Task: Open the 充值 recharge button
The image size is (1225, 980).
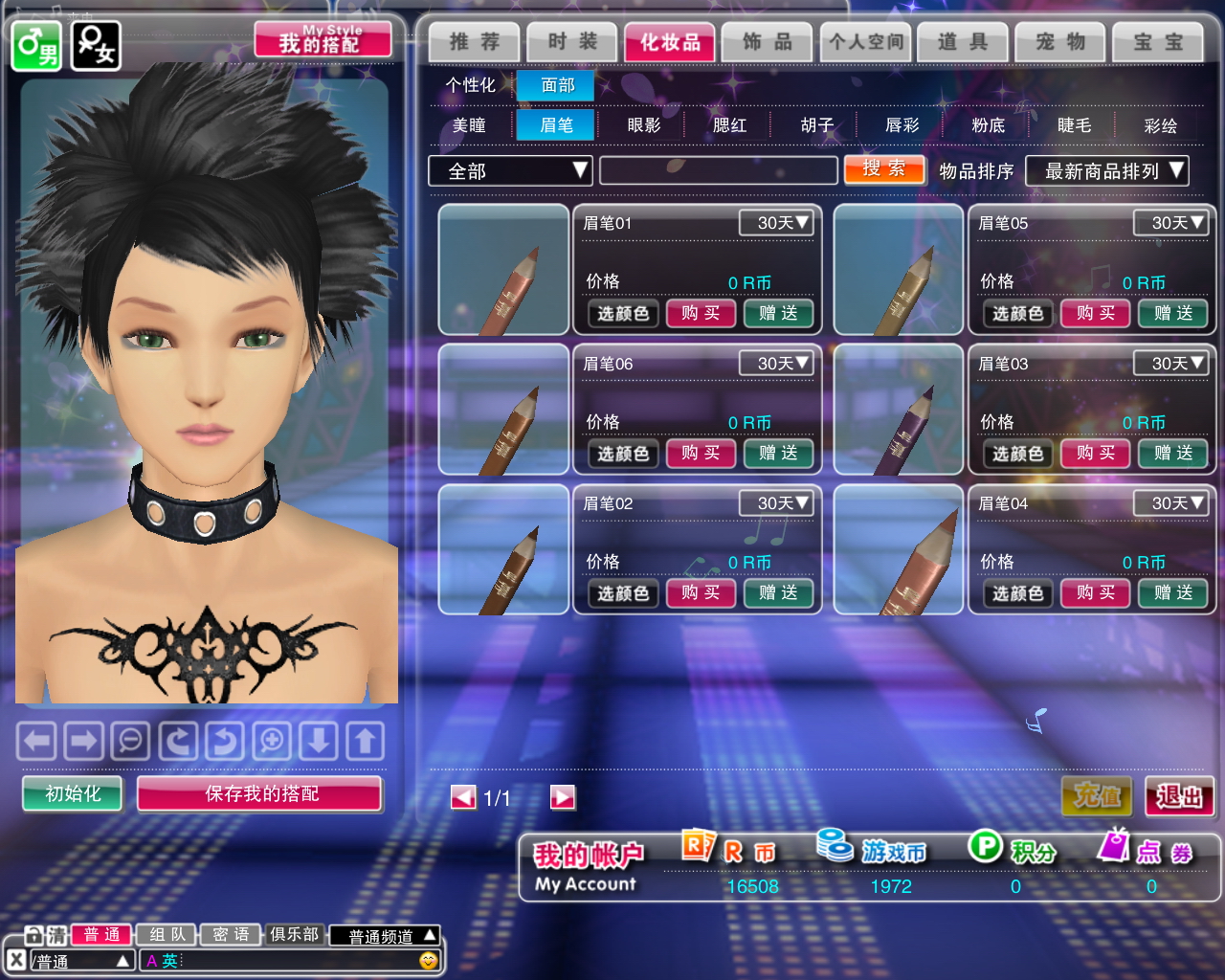Action: click(x=1097, y=796)
